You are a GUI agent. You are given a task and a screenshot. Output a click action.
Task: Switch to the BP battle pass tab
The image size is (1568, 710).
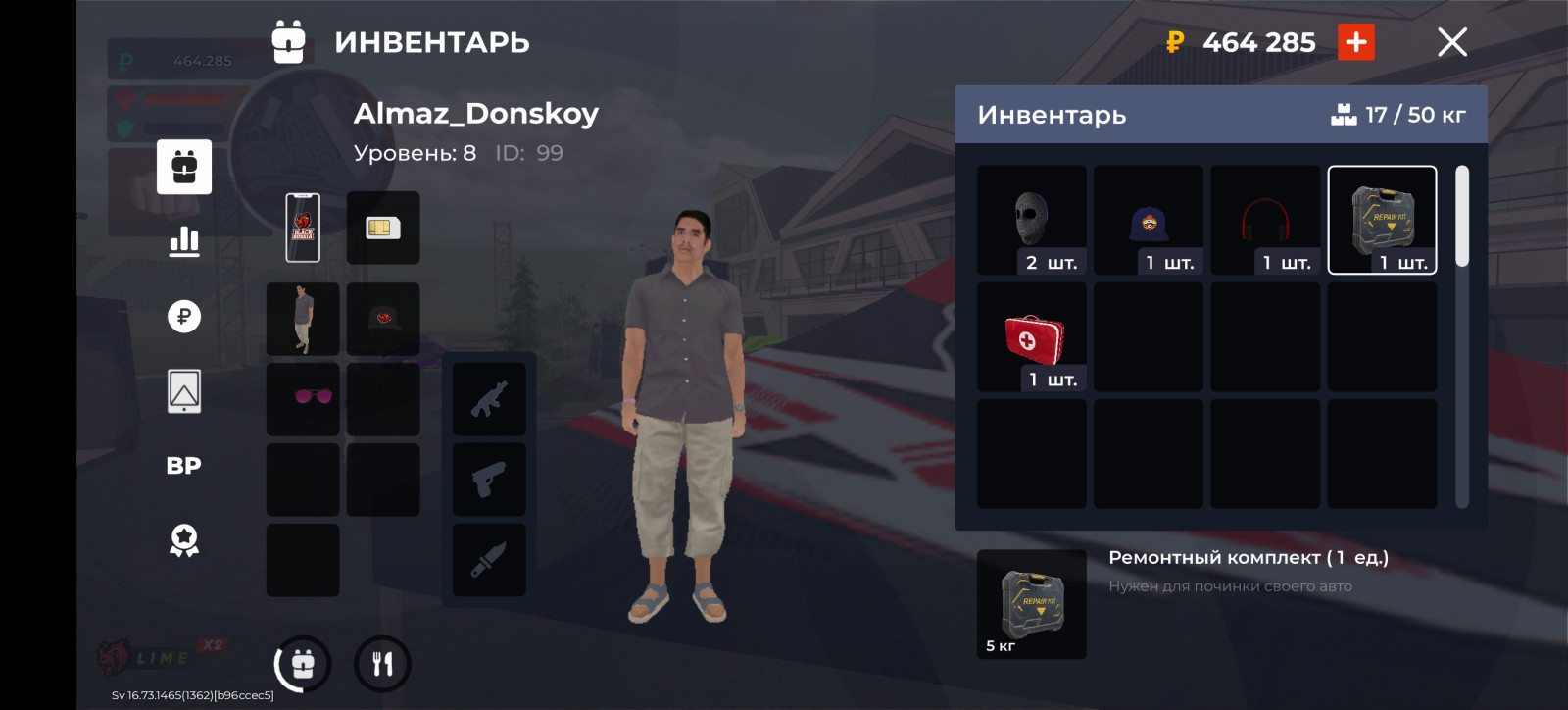184,466
